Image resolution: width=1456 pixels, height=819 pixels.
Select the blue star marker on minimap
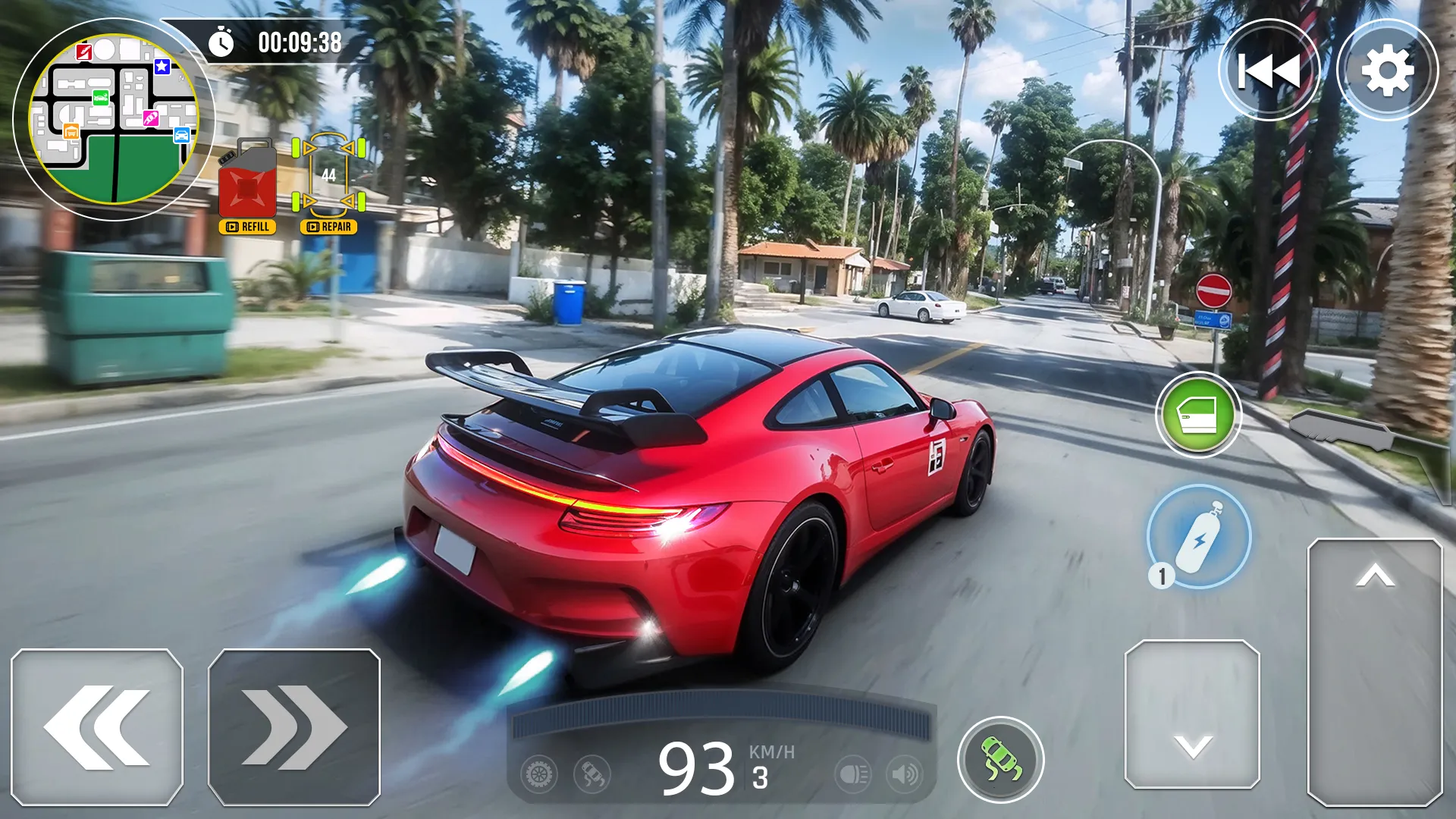click(162, 67)
